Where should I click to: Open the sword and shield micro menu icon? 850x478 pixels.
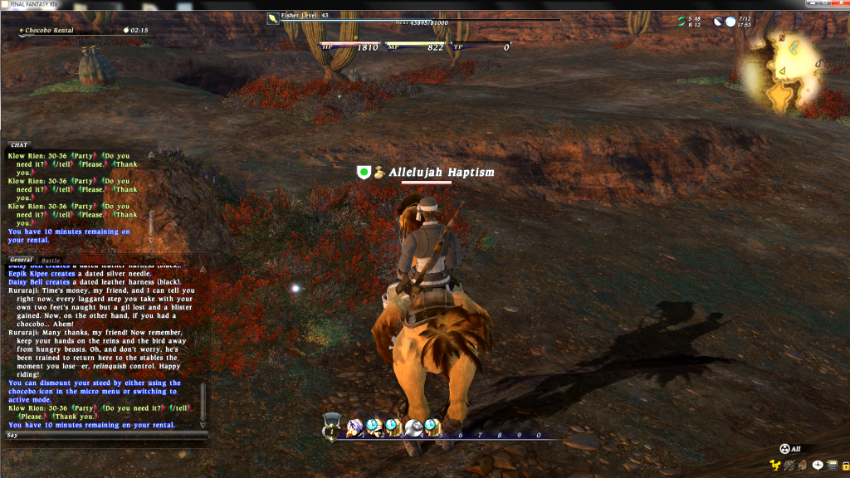pyautogui.click(x=790, y=465)
